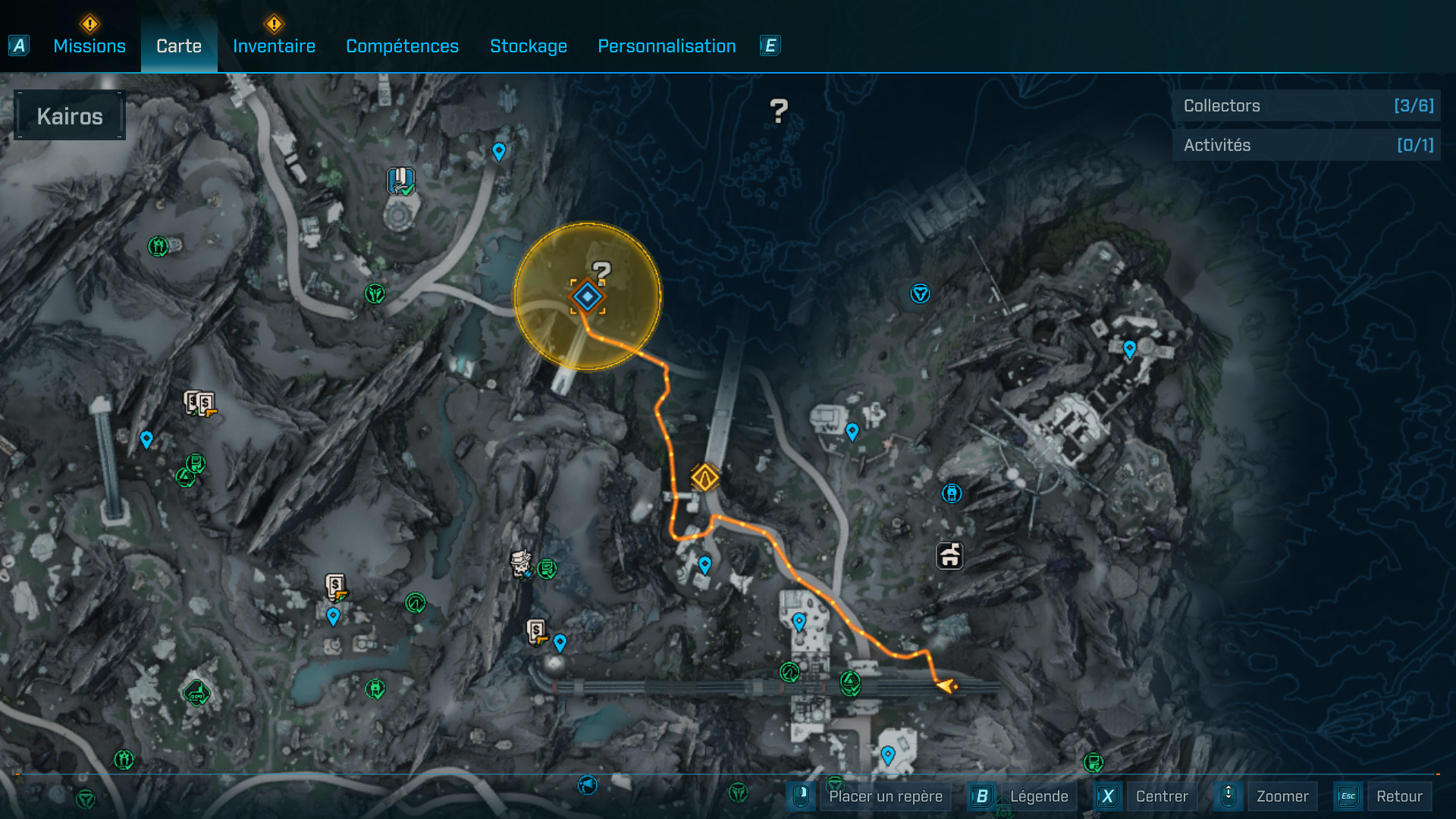The width and height of the screenshot is (1456, 819).
Task: Select the Zoomer map control
Action: point(1282,796)
